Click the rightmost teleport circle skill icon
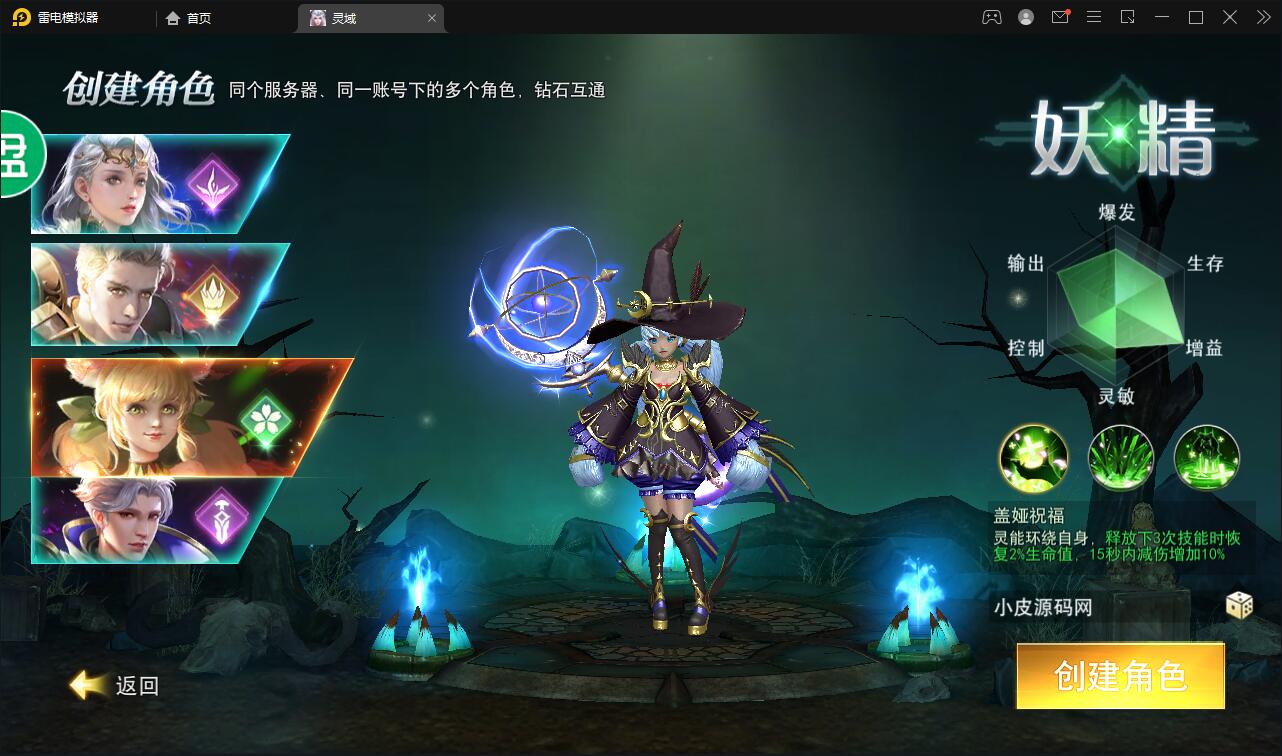The height and width of the screenshot is (756, 1282). click(x=1207, y=457)
